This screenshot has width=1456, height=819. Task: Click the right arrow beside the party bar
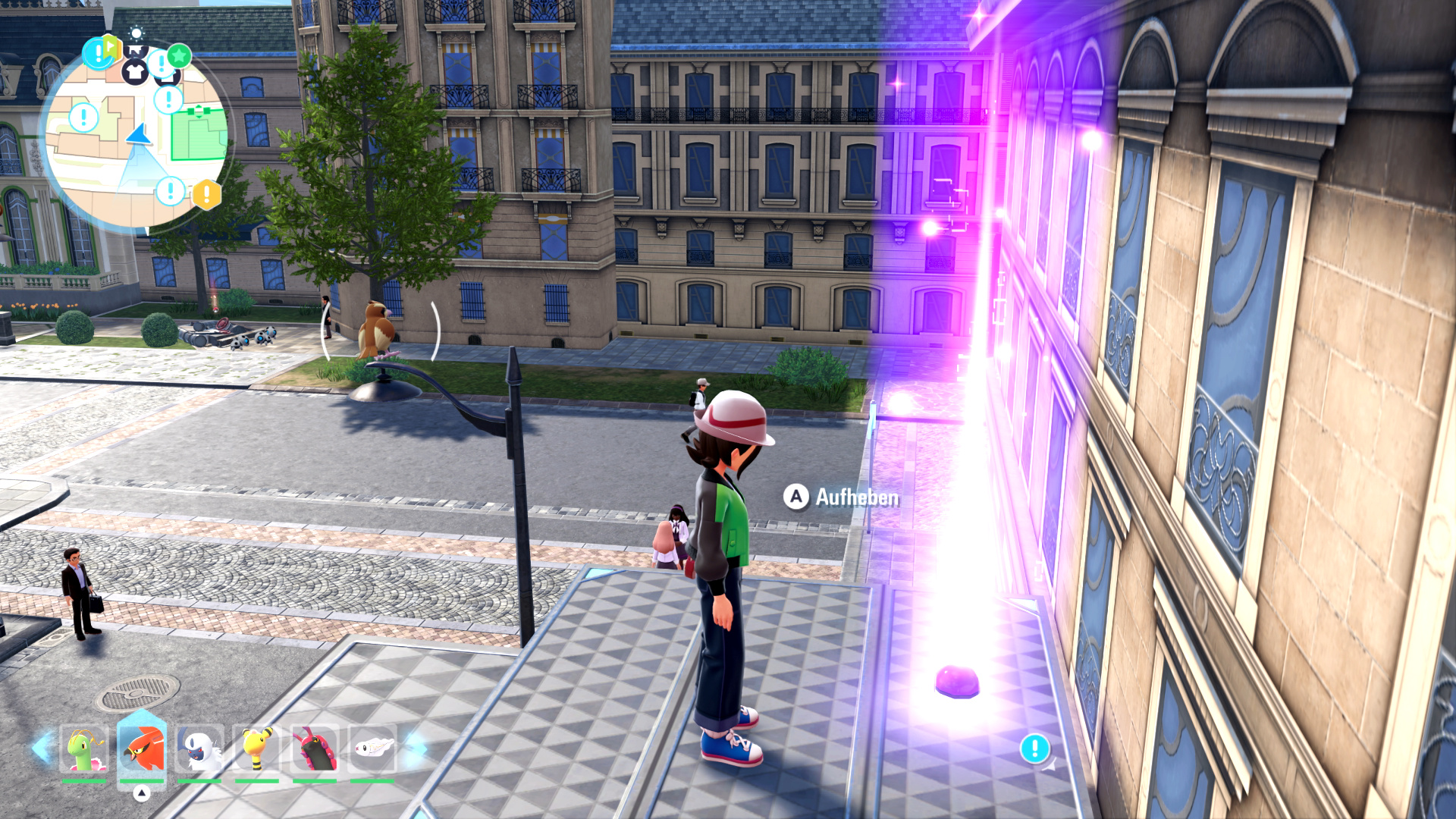(415, 748)
